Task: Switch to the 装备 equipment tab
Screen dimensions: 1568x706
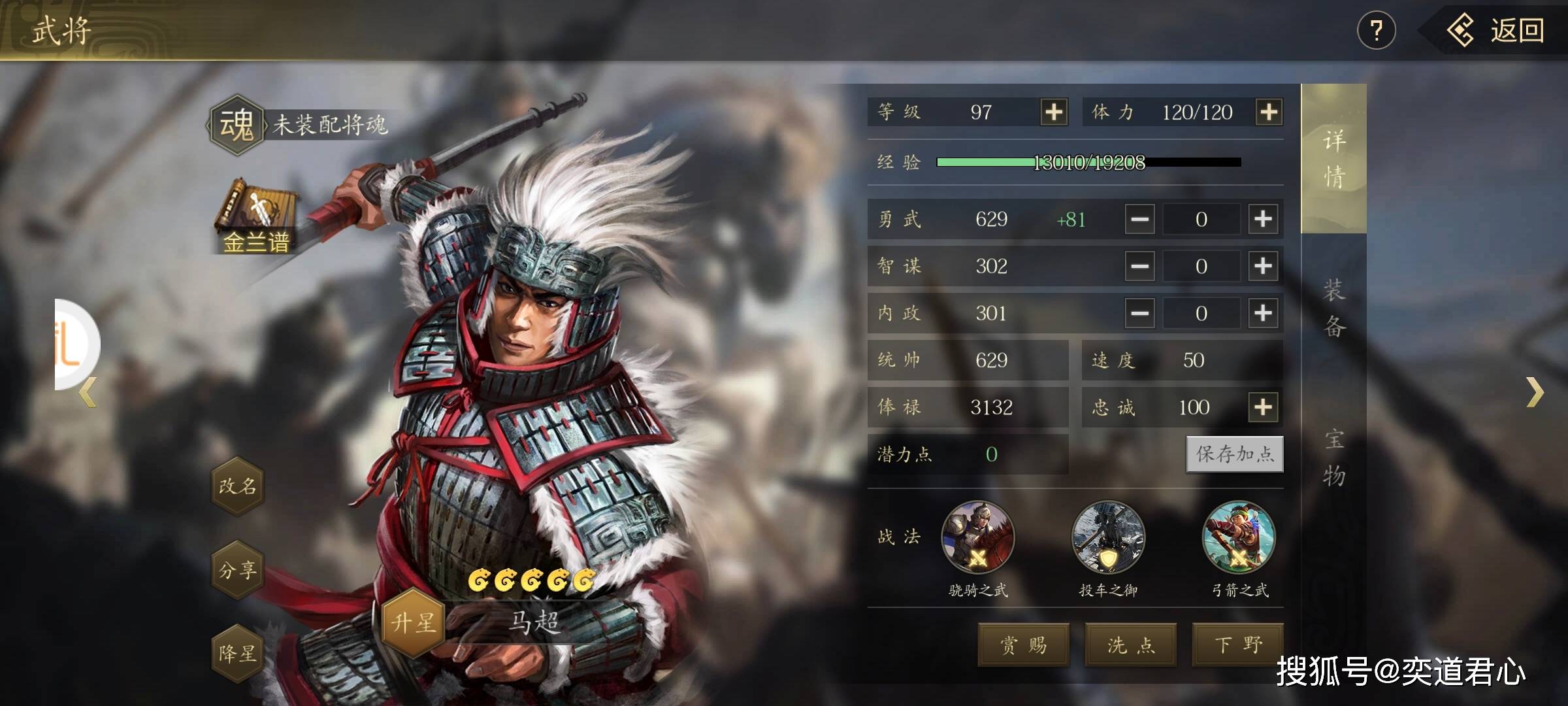Action: point(1333,308)
